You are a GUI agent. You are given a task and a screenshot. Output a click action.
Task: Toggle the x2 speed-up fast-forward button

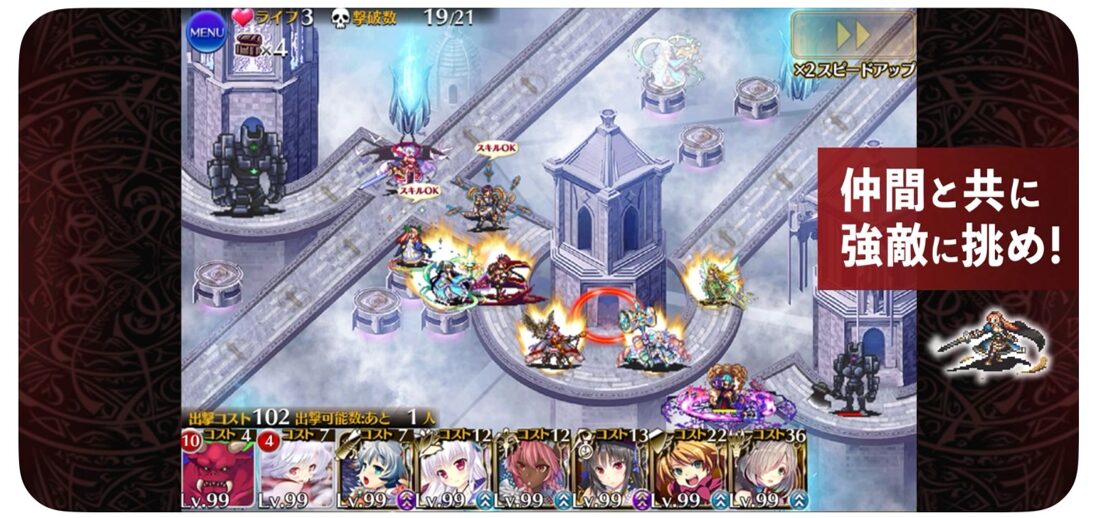852,36
